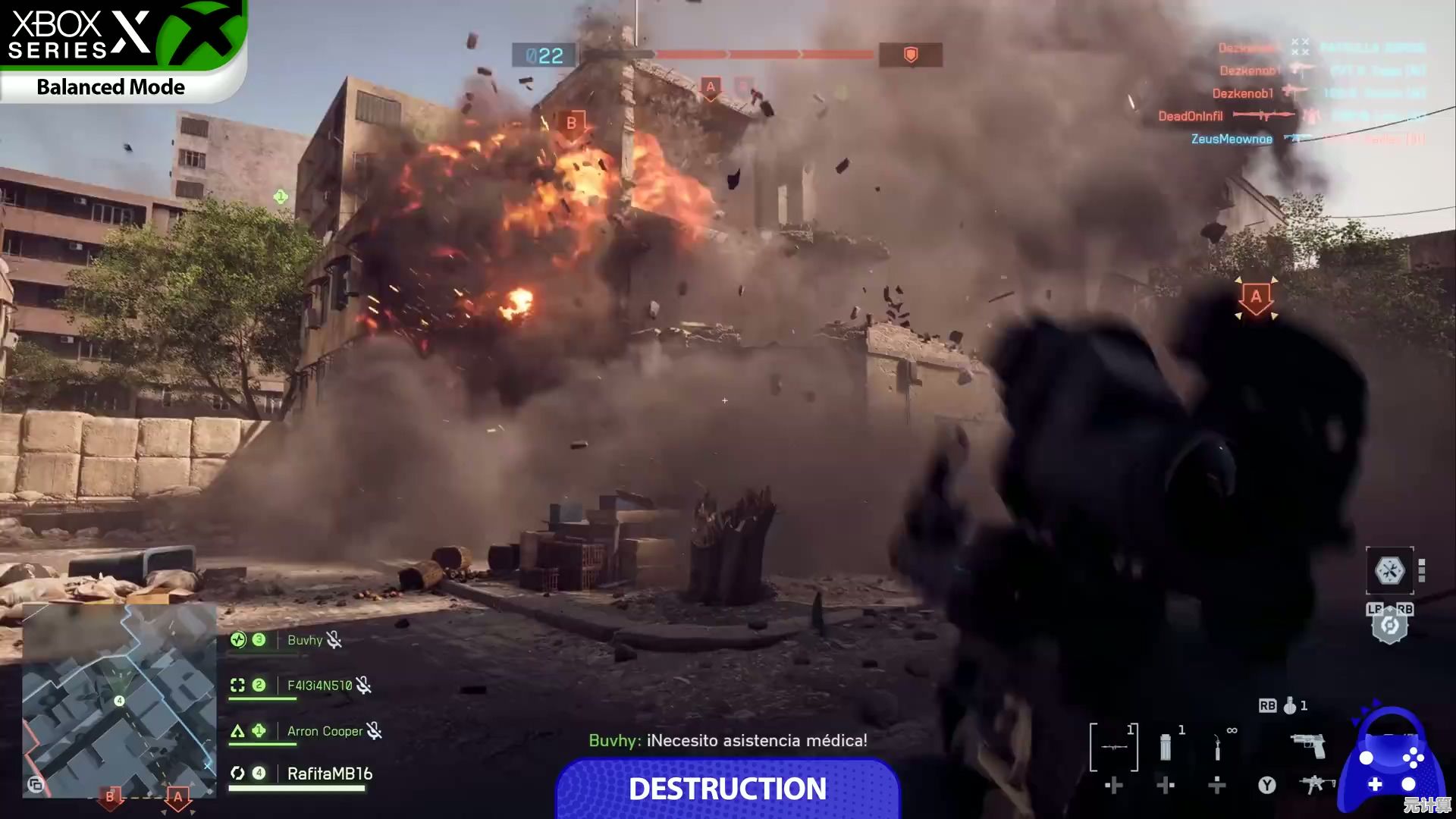Screen dimensions: 1456x819
Task: Select the repair torch gadget slot
Action: [x=1217, y=748]
